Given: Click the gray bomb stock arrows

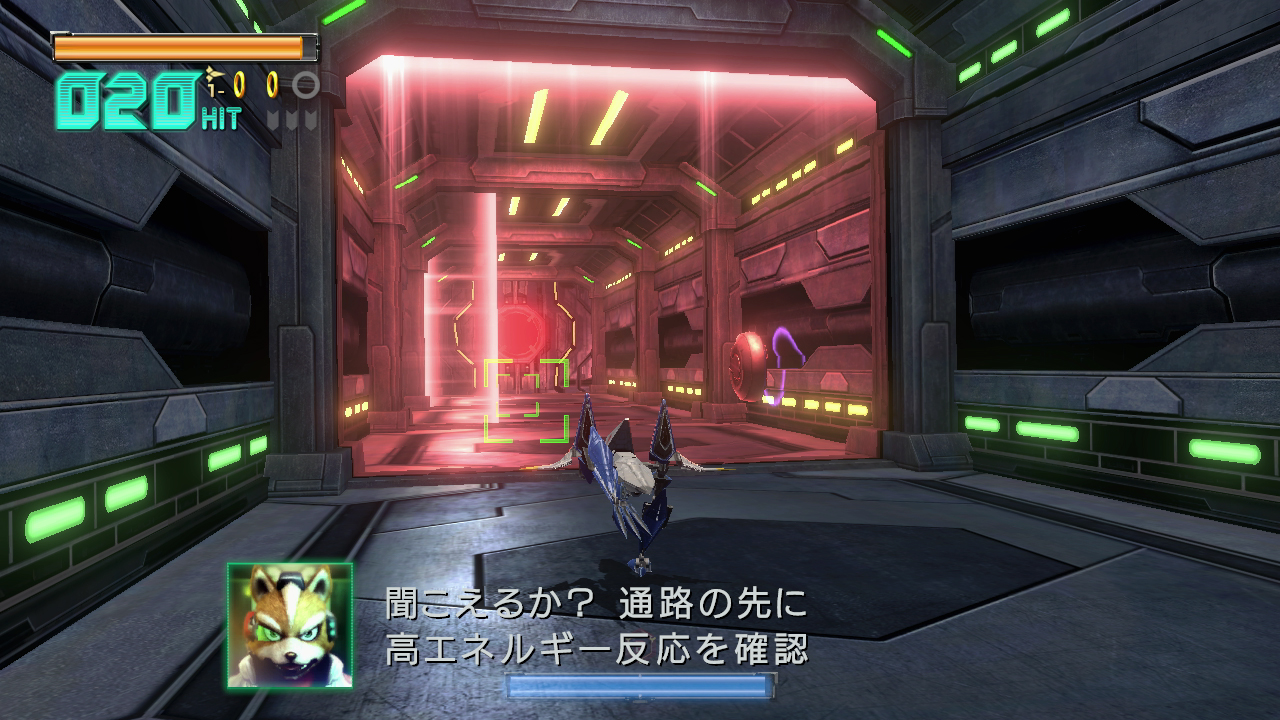Looking at the screenshot, I should (x=290, y=119).
